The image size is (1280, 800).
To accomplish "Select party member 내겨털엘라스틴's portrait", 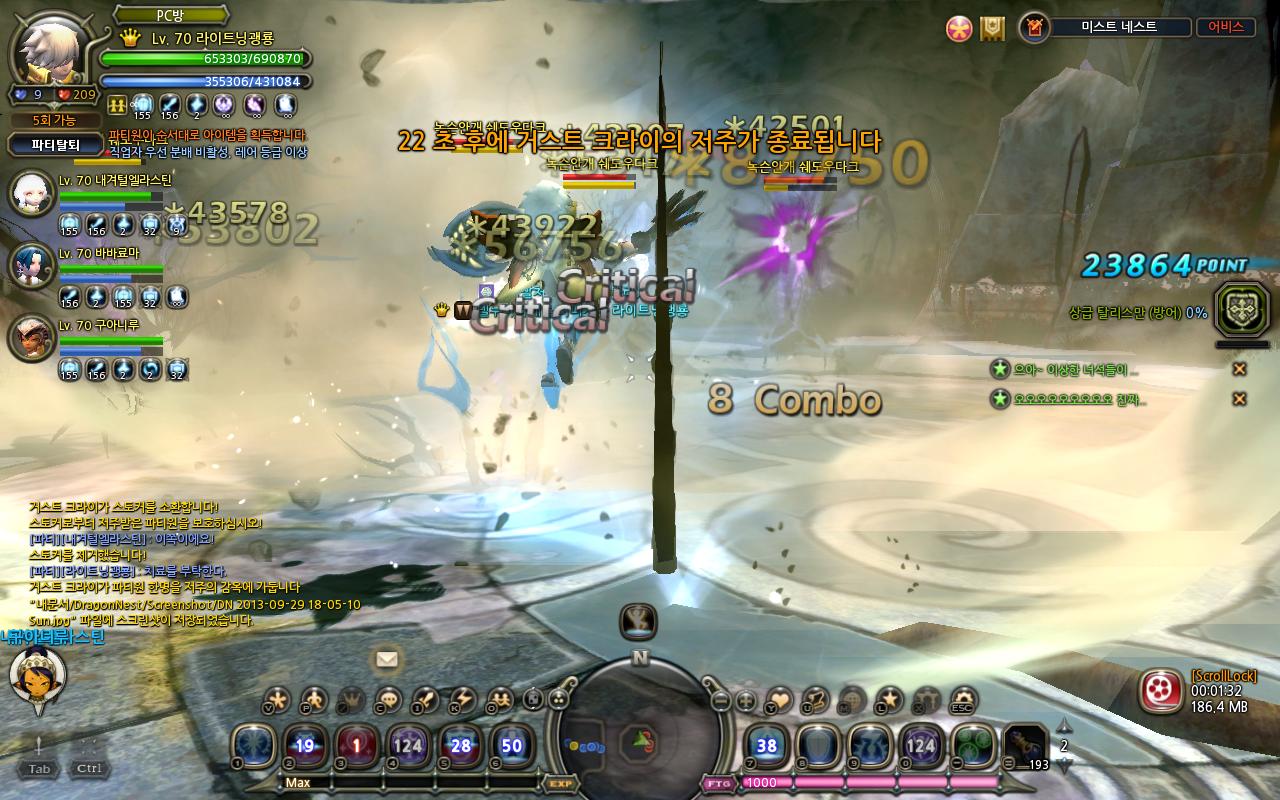I will 31,193.
